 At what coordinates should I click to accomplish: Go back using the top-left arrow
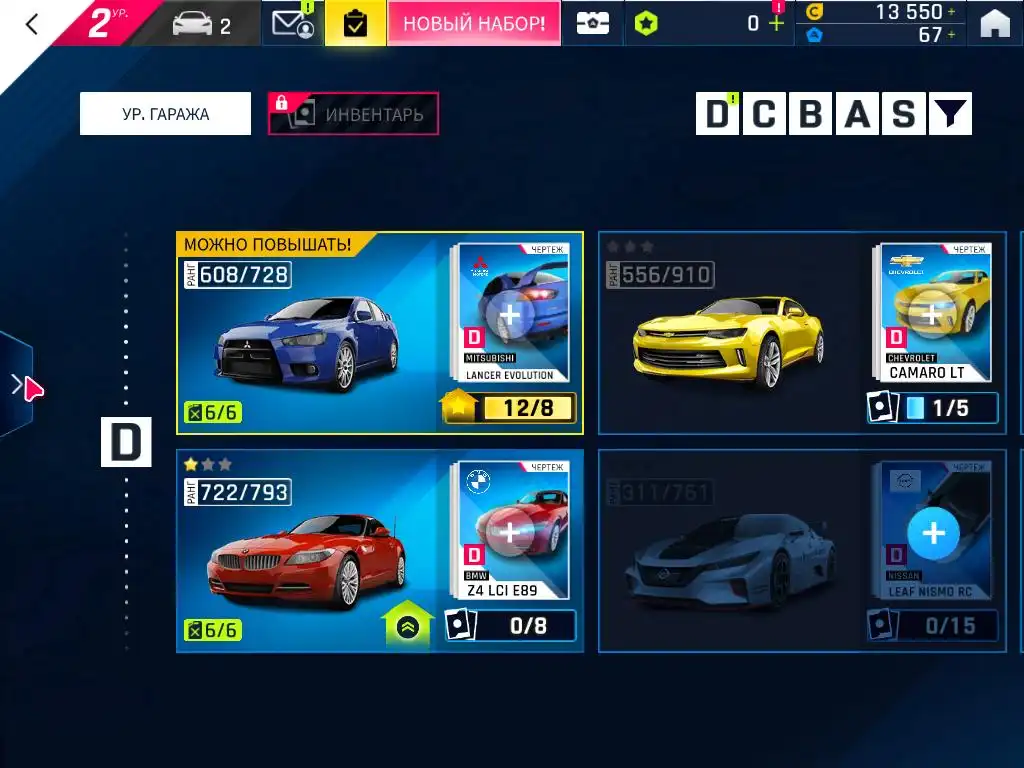pyautogui.click(x=32, y=24)
